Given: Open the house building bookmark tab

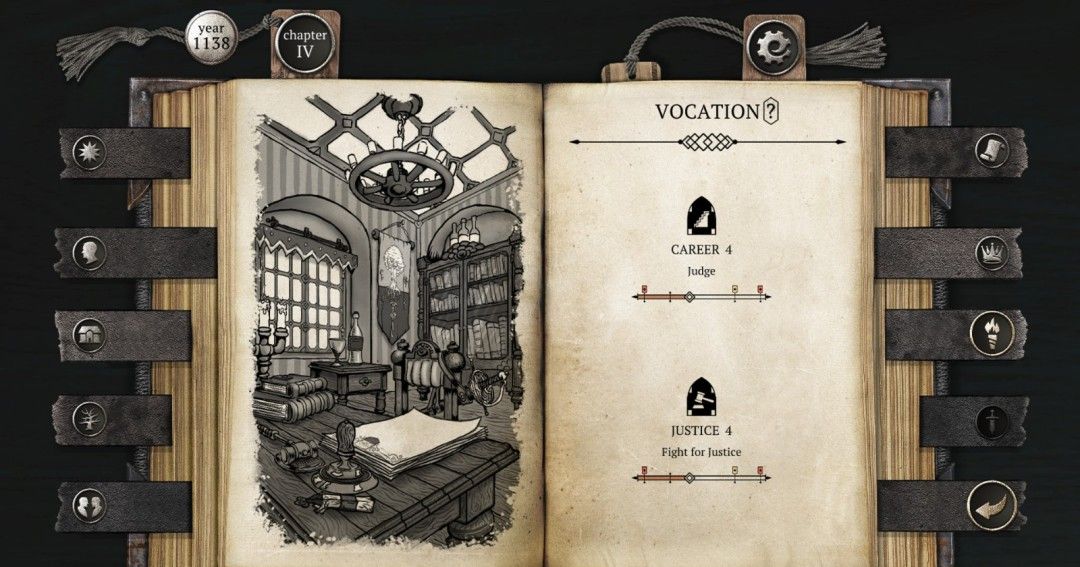Looking at the screenshot, I should click(x=89, y=334).
